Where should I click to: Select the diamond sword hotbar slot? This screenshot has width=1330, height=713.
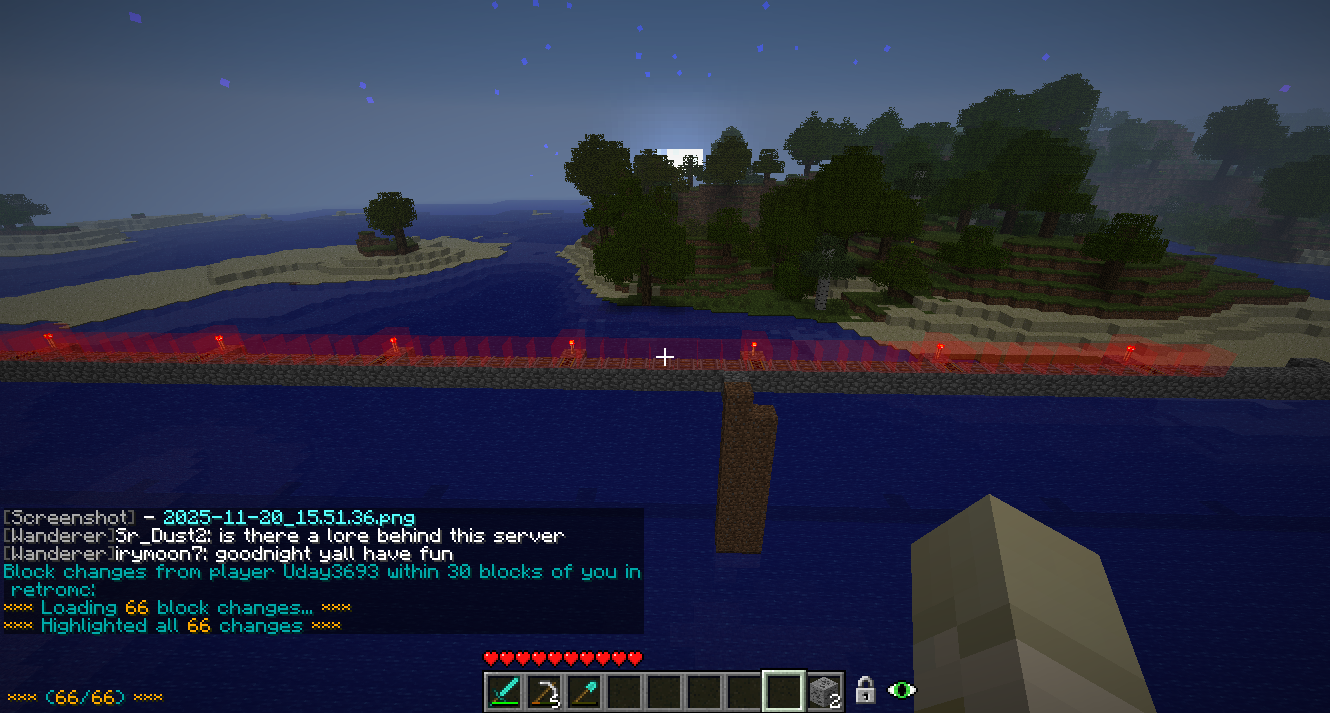tap(504, 691)
